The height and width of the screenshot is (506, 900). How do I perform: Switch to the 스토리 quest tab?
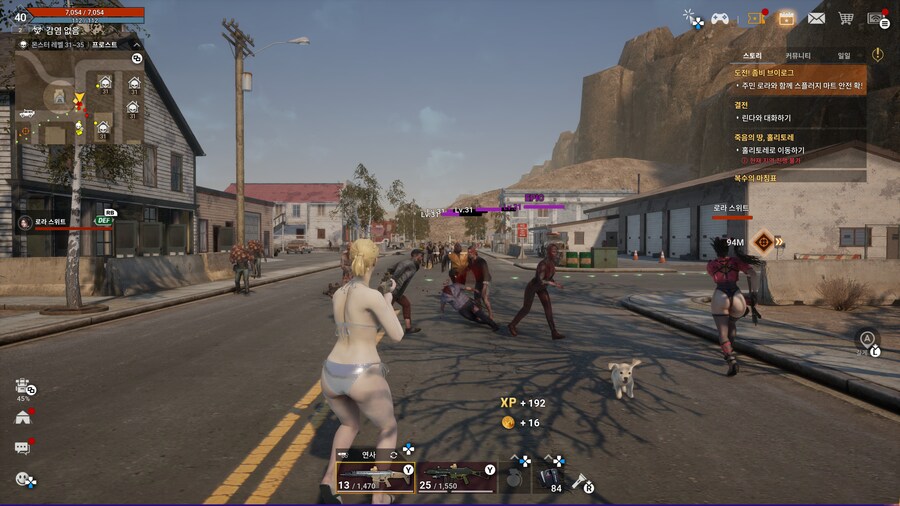pyautogui.click(x=752, y=55)
